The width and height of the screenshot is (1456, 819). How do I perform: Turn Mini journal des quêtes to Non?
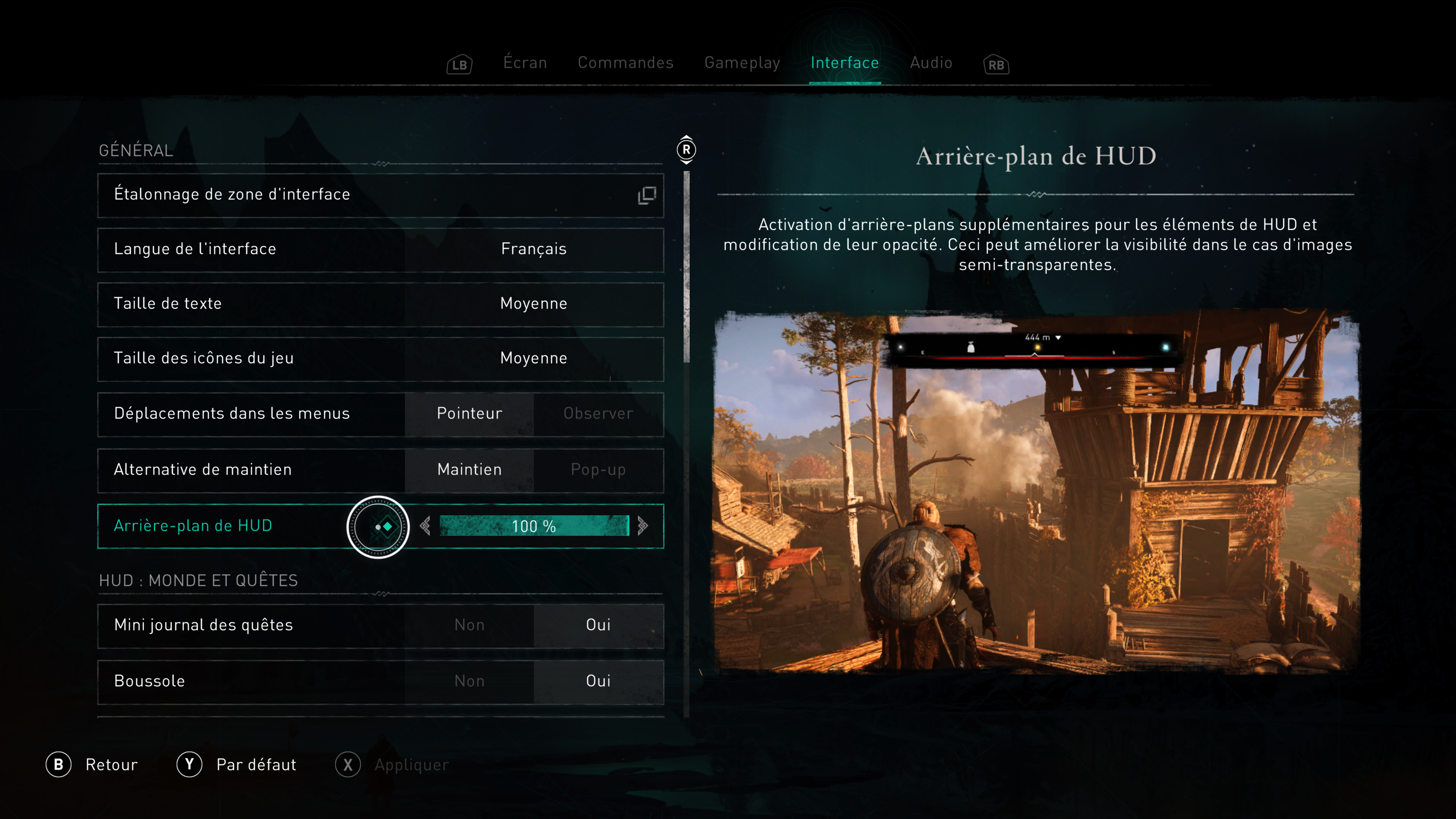tap(469, 625)
